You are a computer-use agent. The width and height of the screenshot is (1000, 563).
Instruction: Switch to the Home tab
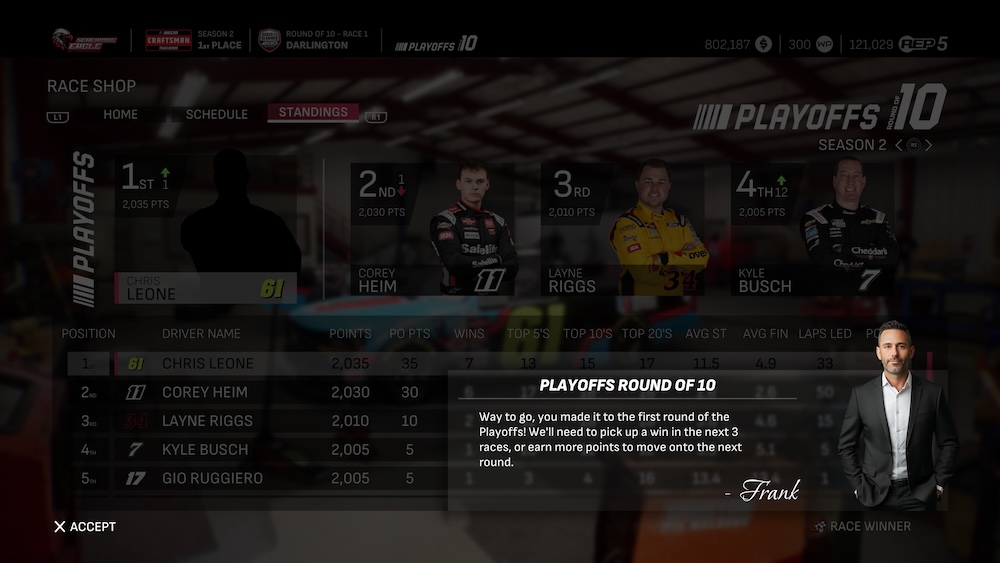point(120,114)
